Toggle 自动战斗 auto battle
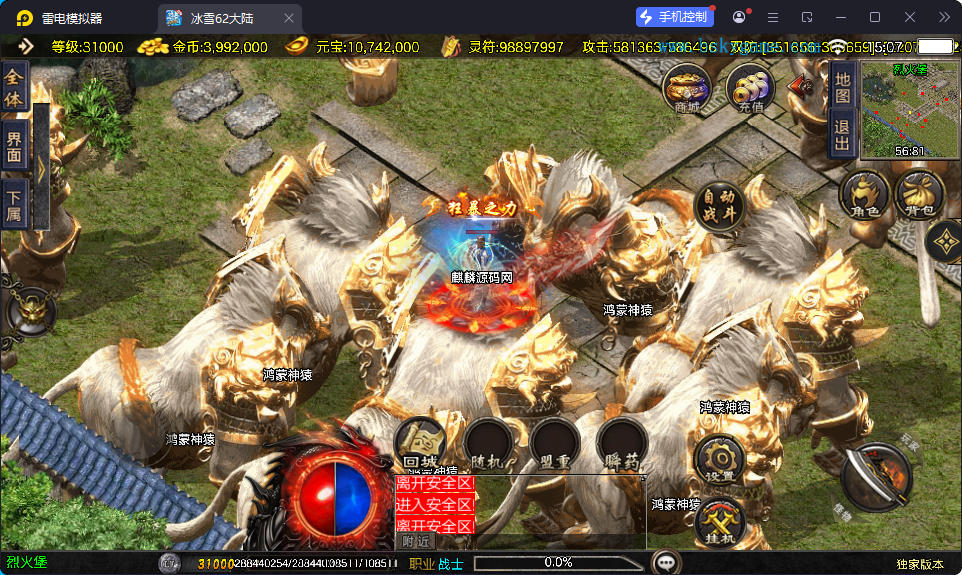 [719, 207]
